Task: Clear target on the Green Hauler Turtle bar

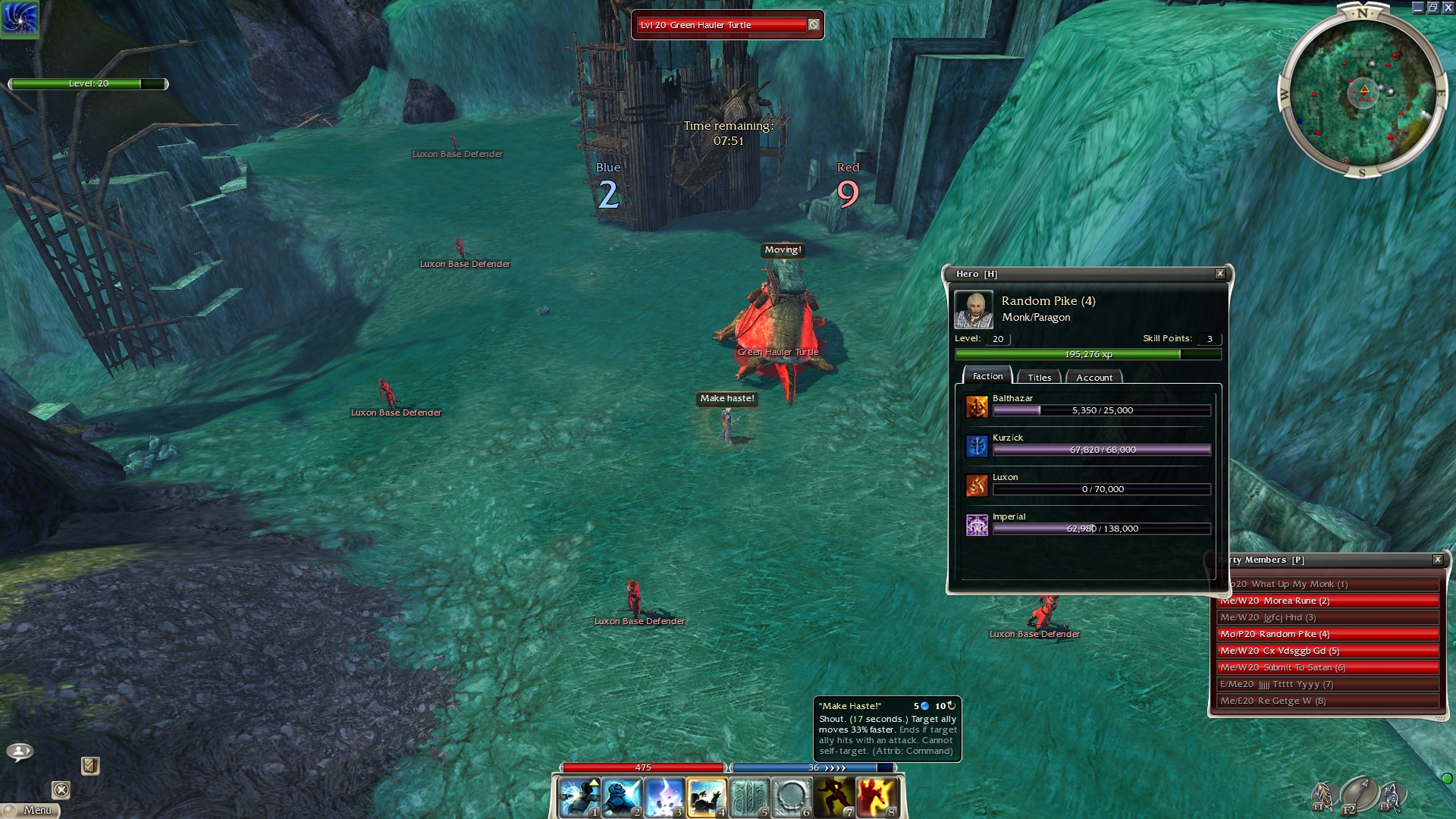Action: [814, 25]
